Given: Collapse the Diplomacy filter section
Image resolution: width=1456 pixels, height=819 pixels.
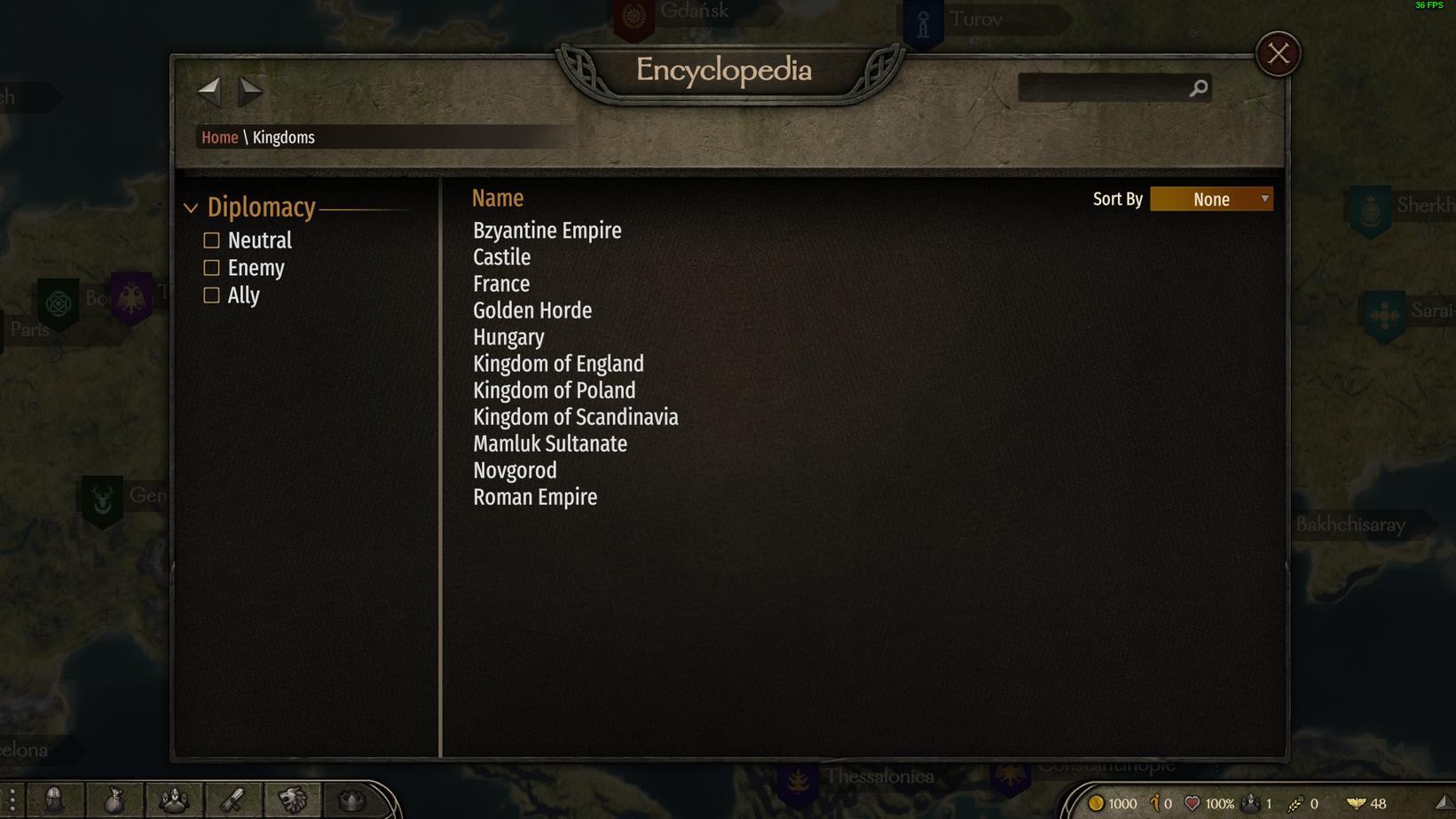Looking at the screenshot, I should click(x=192, y=209).
